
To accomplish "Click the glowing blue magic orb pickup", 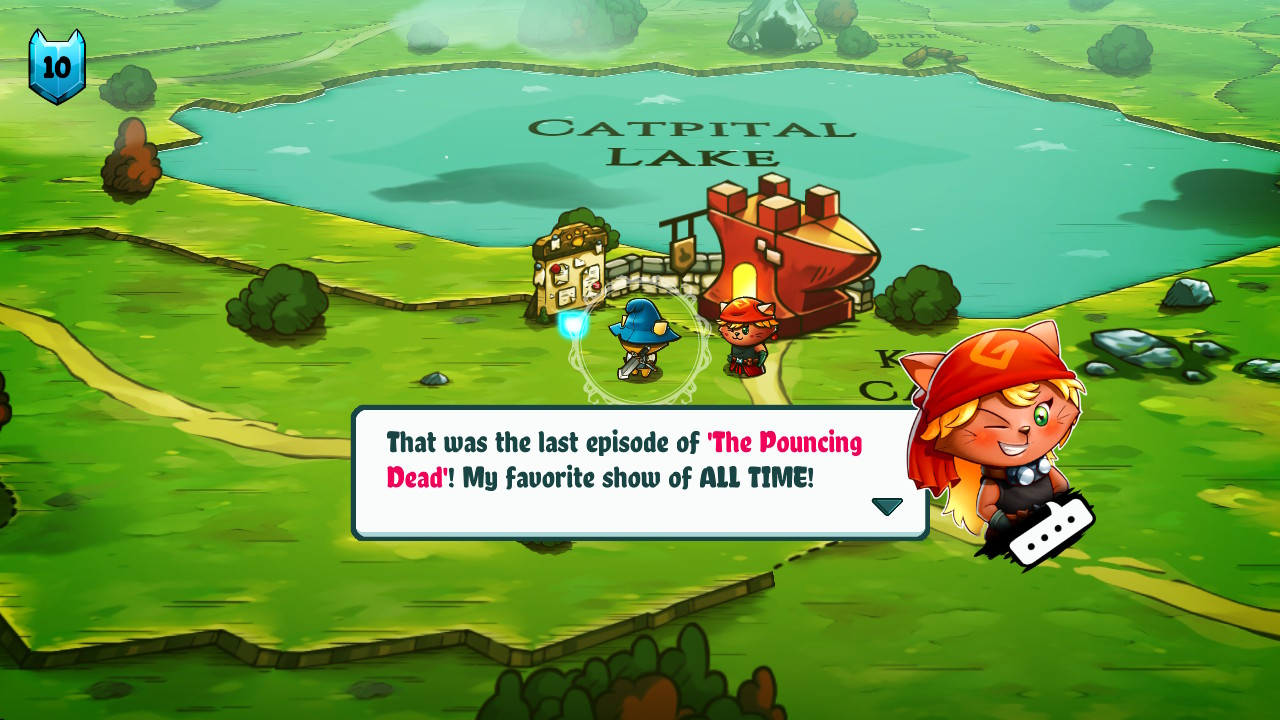I will [572, 322].
